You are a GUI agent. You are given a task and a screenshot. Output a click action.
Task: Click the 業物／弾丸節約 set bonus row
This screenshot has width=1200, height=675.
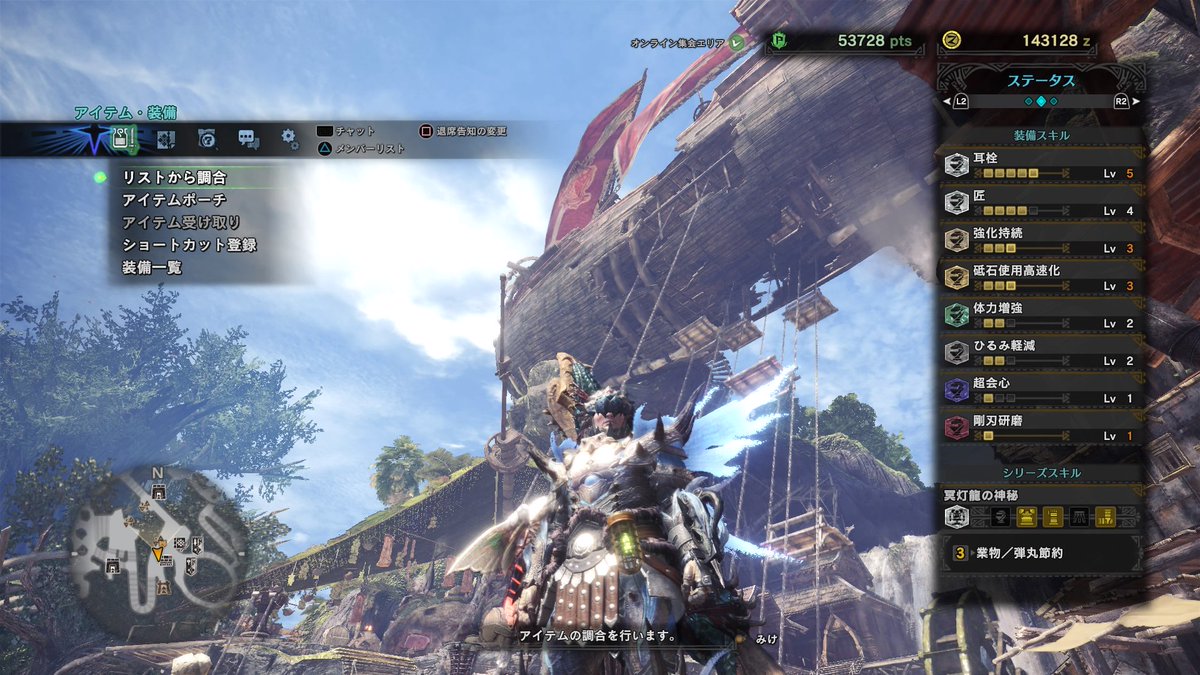pyautogui.click(x=1041, y=552)
